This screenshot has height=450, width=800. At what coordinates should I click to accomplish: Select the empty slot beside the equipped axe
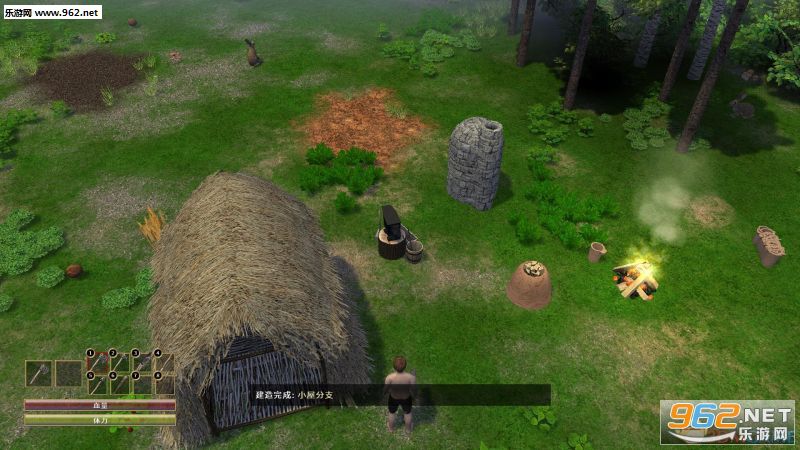pos(68,373)
